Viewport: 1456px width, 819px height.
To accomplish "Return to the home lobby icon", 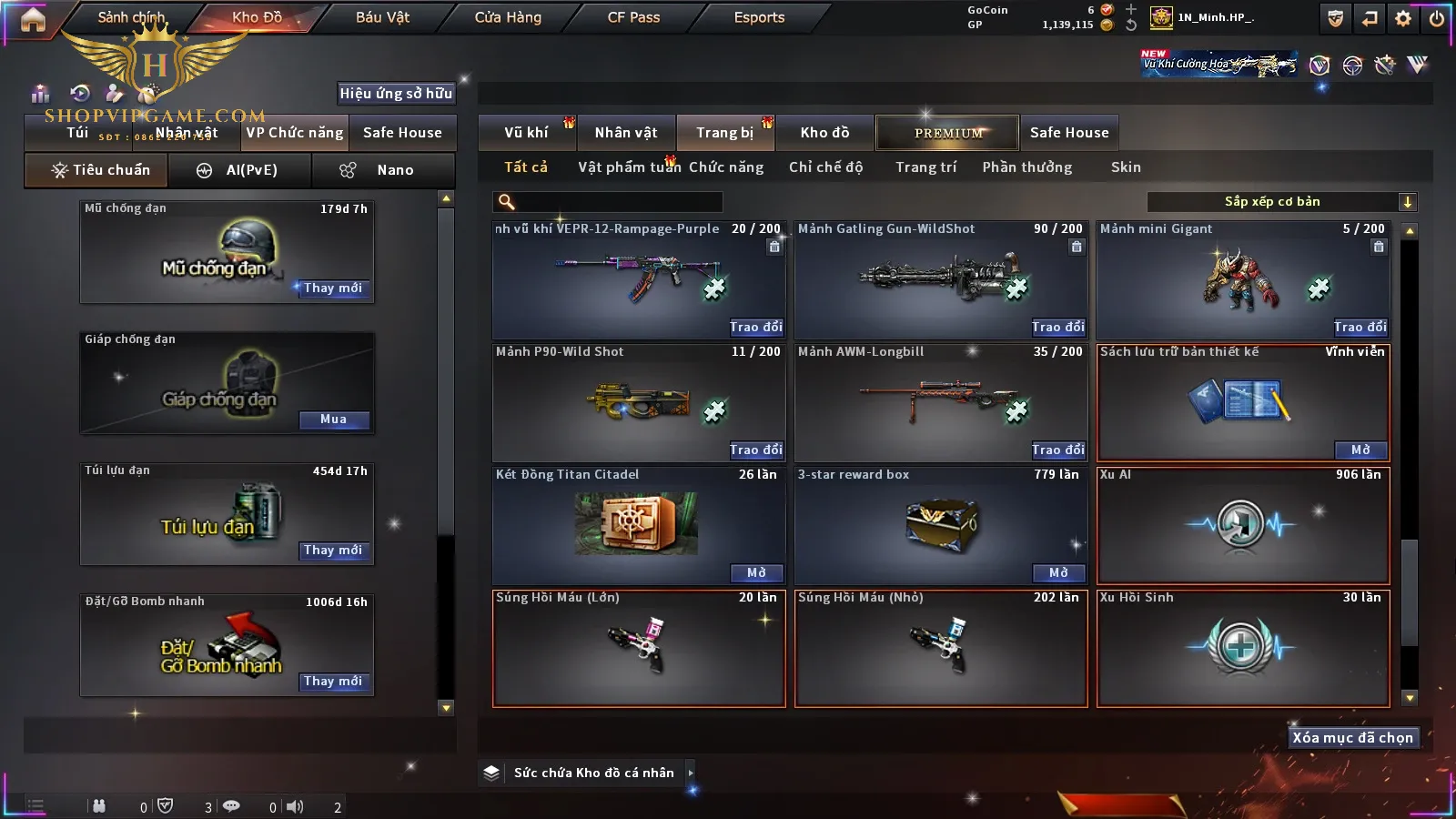I will click(33, 19).
